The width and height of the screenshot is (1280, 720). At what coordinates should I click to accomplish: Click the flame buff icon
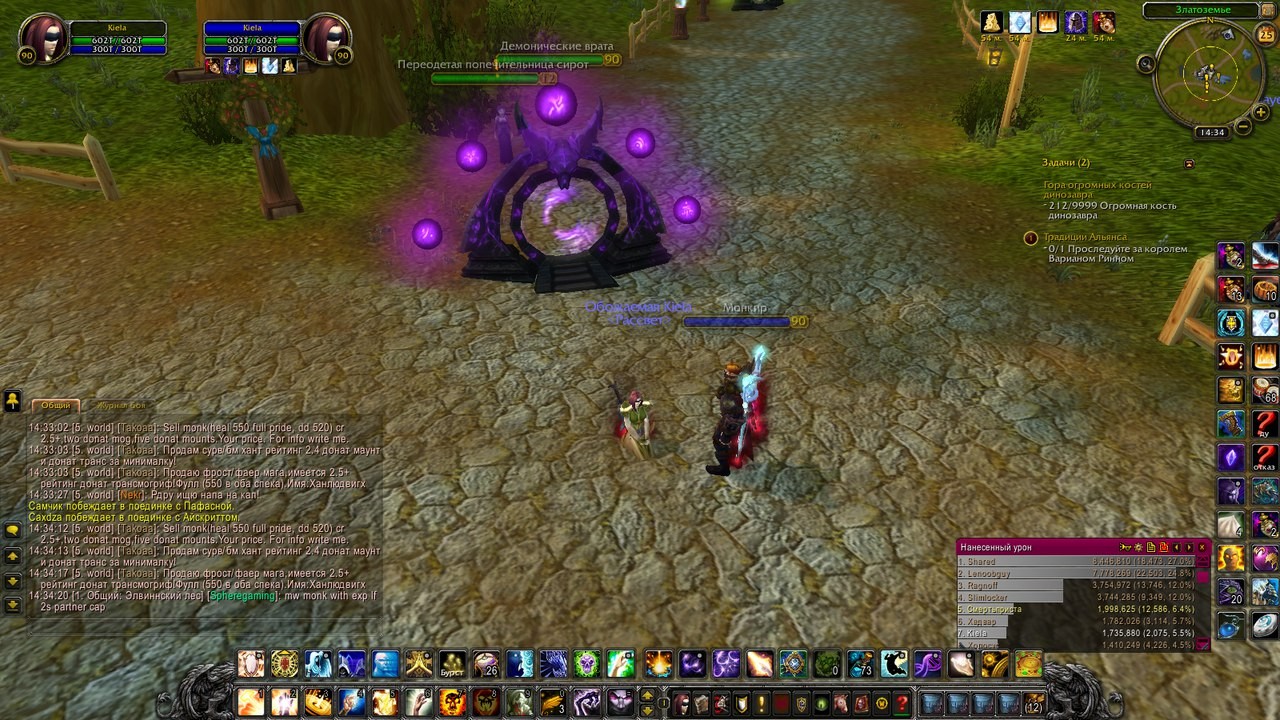click(1047, 22)
